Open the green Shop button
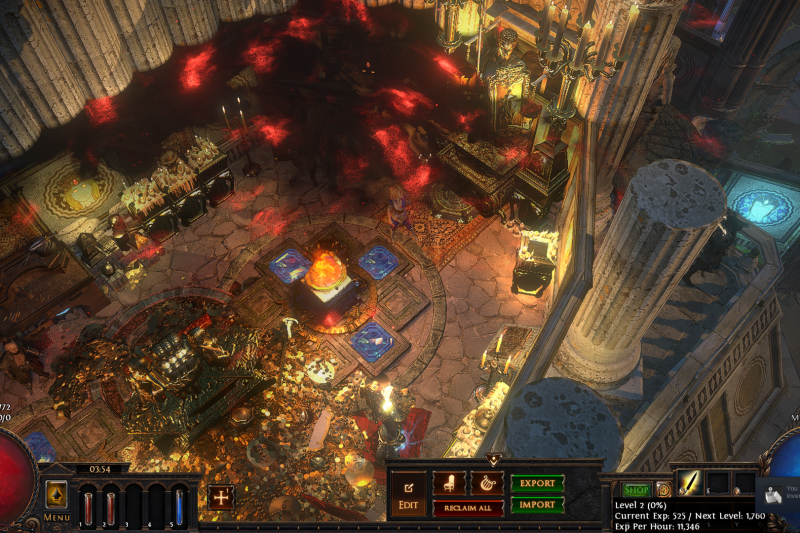The width and height of the screenshot is (800, 533). 636,490
